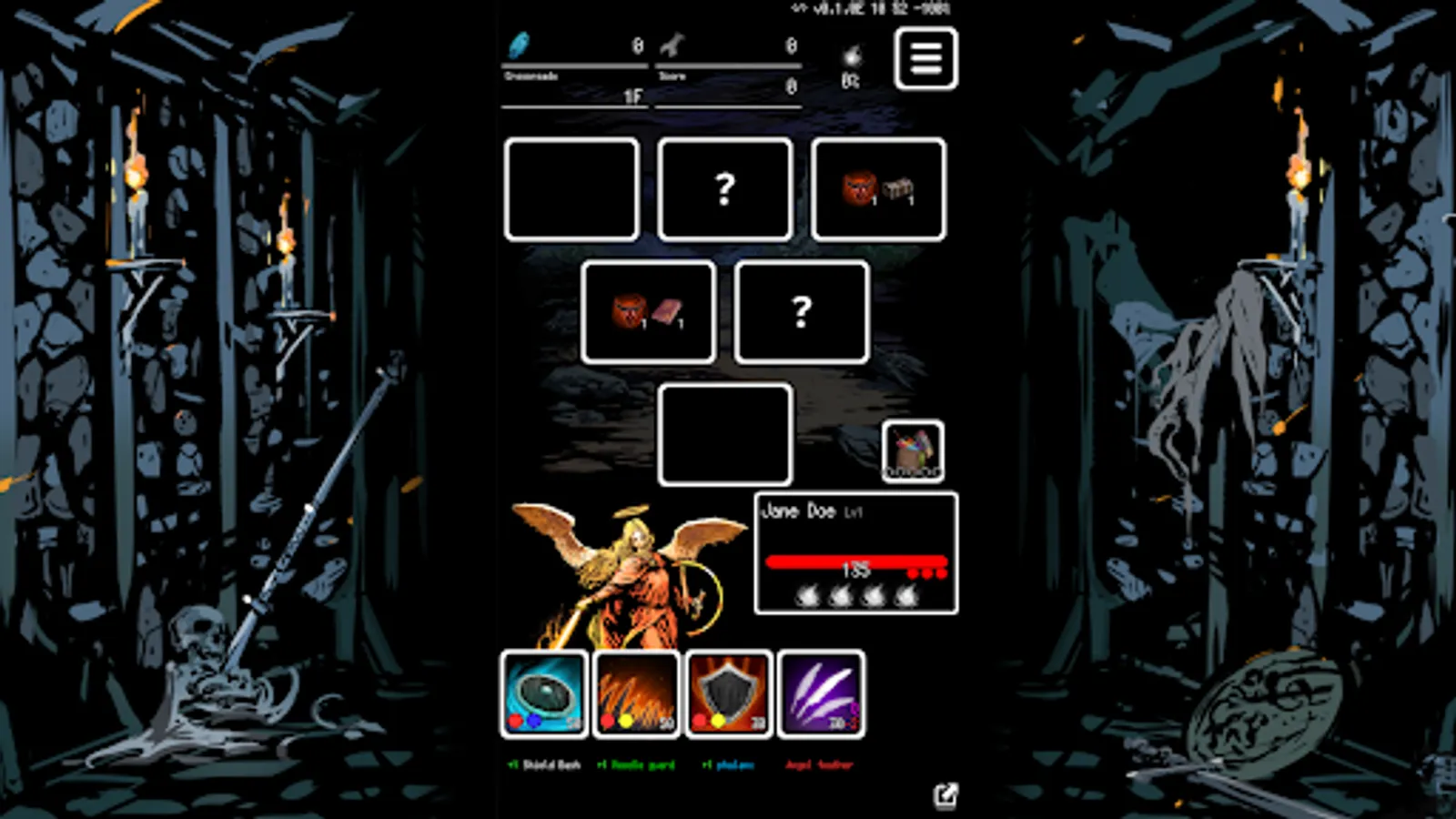
Task: Open the hamburger menu in the top-right
Action: (926, 58)
